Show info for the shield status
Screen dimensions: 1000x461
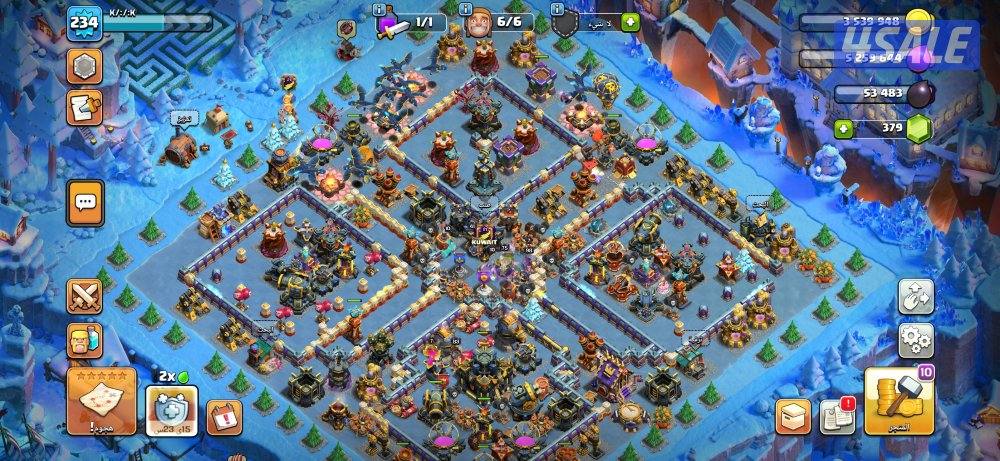tap(558, 9)
